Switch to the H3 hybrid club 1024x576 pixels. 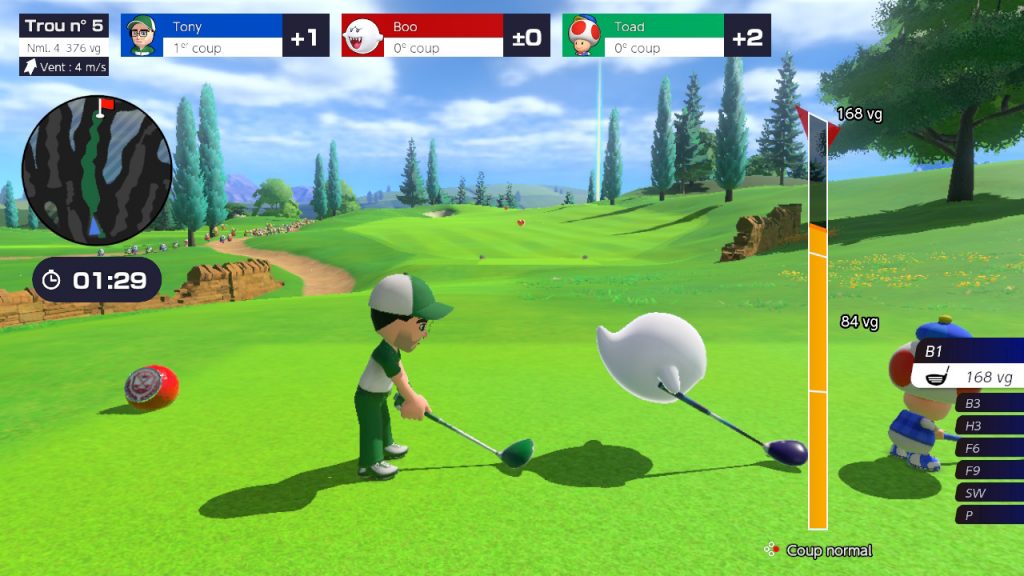[989, 426]
